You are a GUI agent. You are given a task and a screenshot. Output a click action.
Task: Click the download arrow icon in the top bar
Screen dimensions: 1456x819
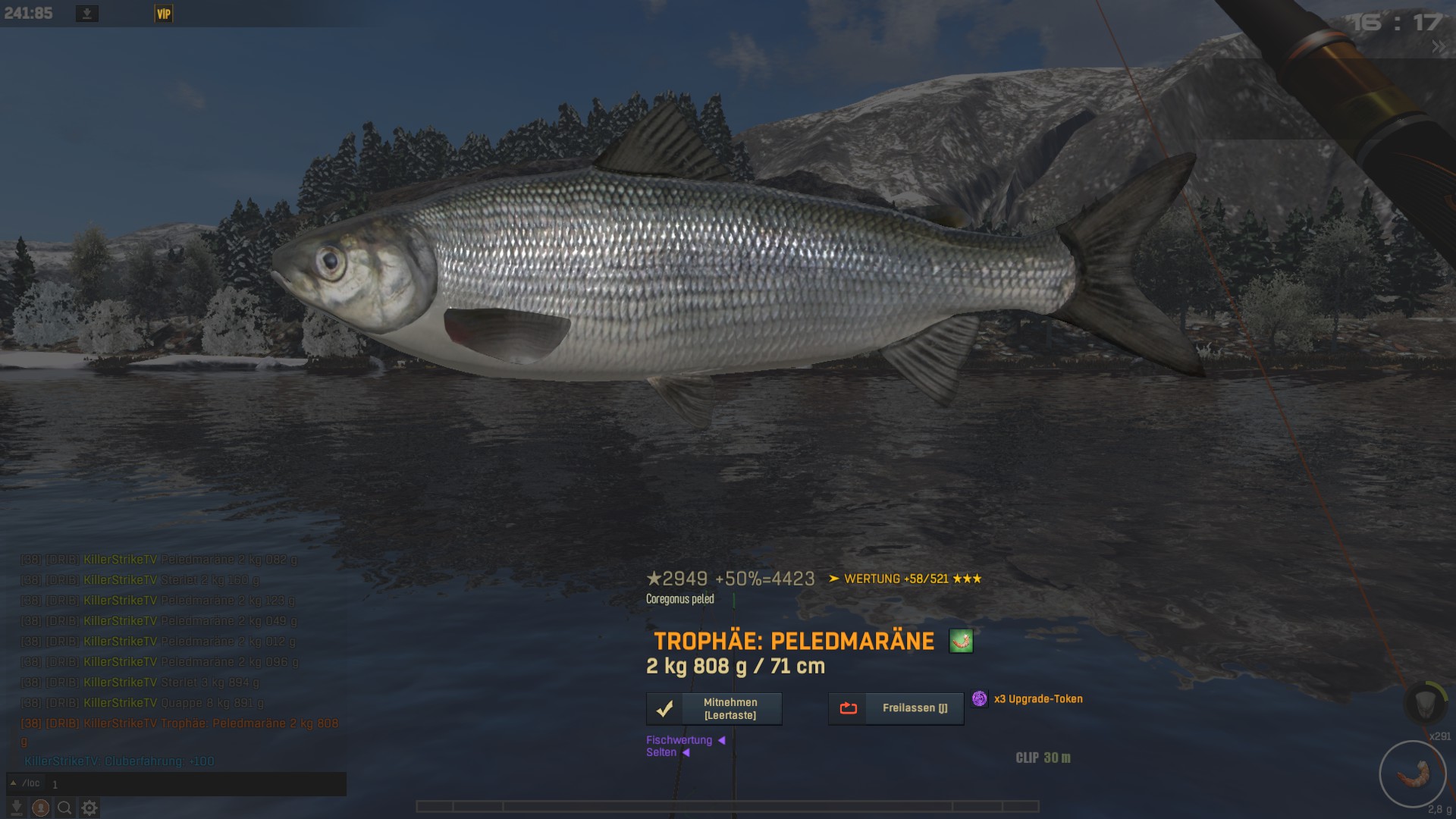(87, 14)
